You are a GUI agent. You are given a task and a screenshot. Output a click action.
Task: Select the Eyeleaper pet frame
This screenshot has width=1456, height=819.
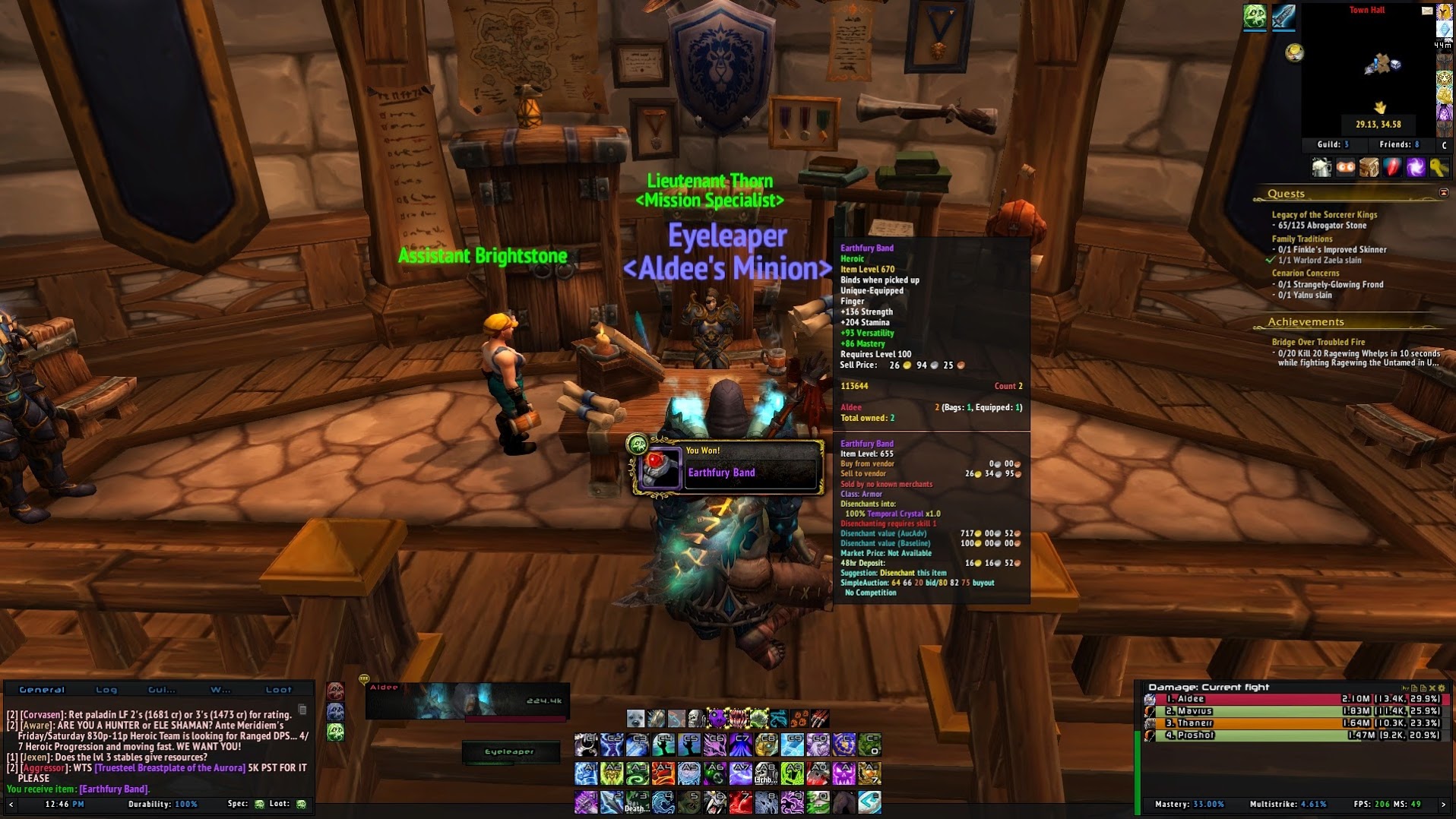click(x=510, y=752)
